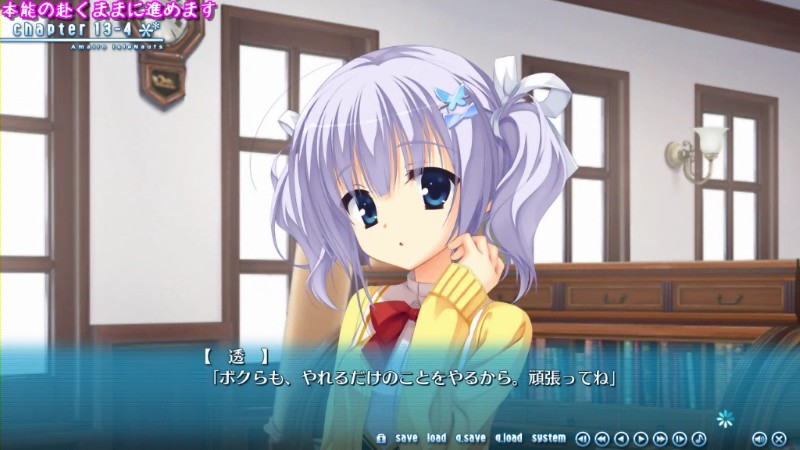Click the double-arrow rewind button
This screenshot has width=800, height=450.
point(602,438)
